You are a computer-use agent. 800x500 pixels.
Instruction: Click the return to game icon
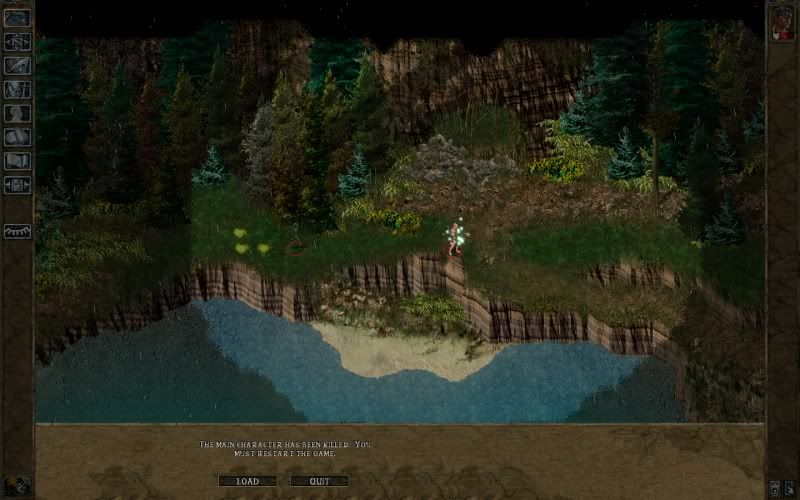pyautogui.click(x=17, y=17)
